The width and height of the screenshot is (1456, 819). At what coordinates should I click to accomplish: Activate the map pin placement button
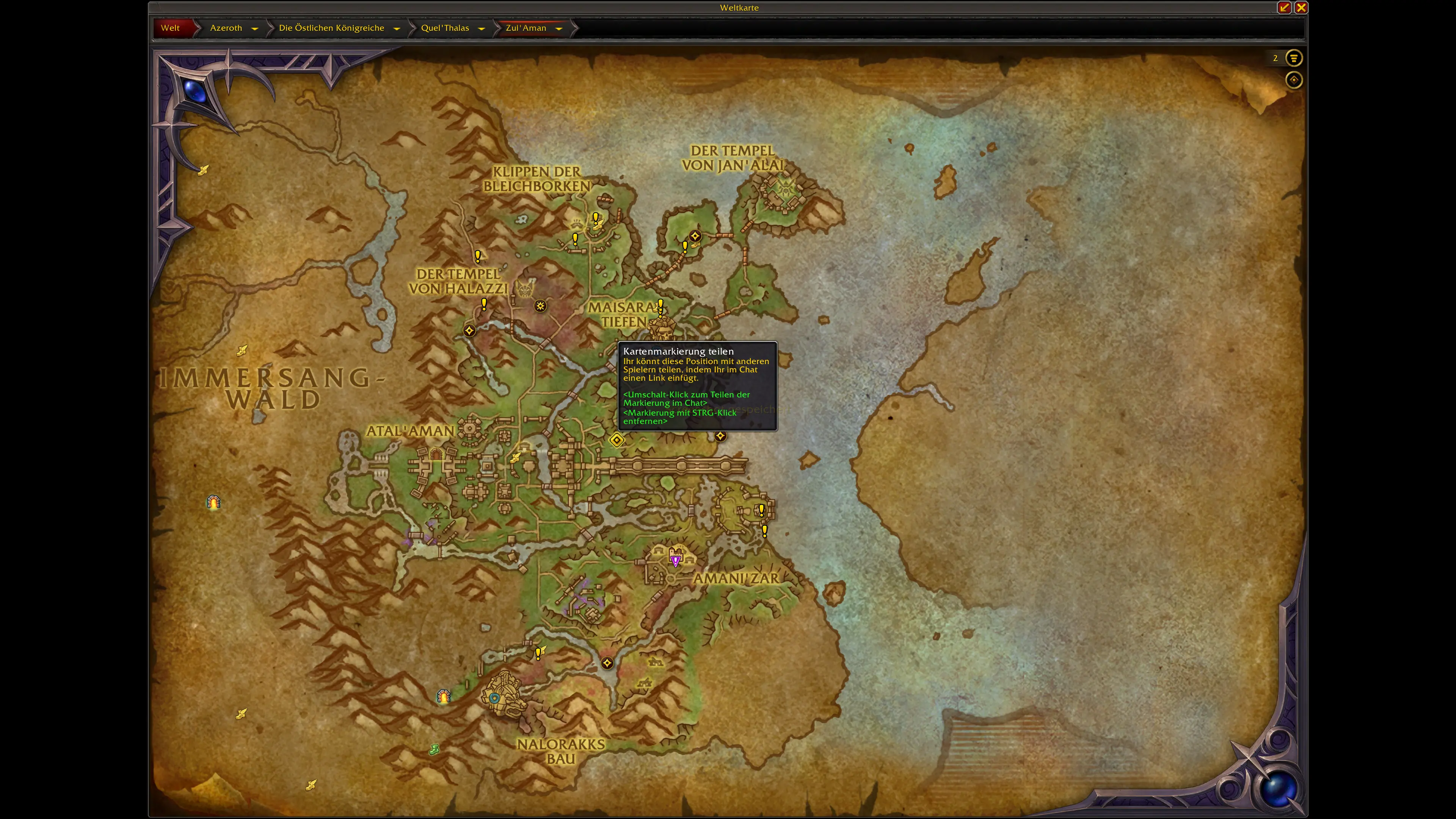tap(1294, 80)
